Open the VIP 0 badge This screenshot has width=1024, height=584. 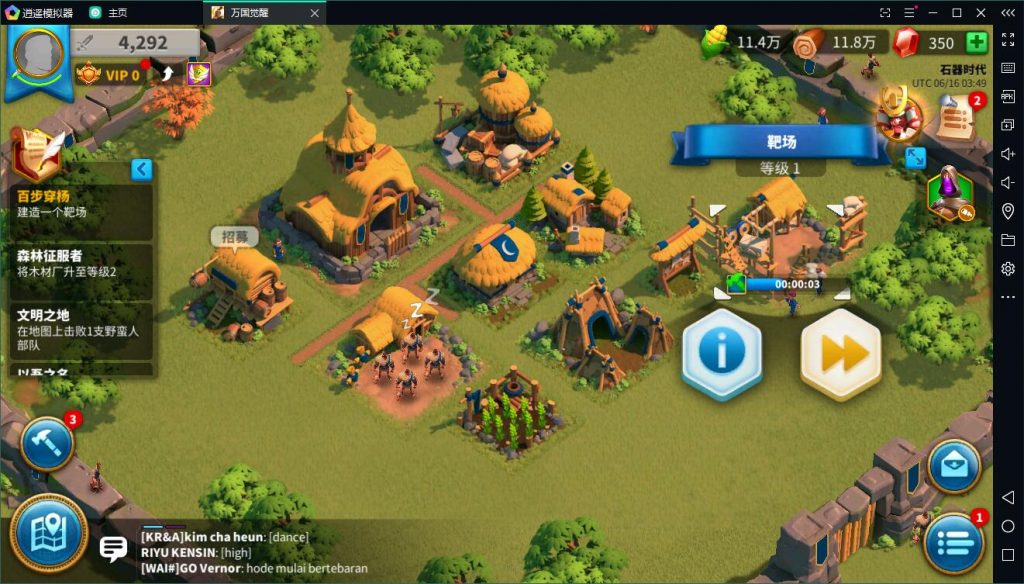tap(110, 75)
